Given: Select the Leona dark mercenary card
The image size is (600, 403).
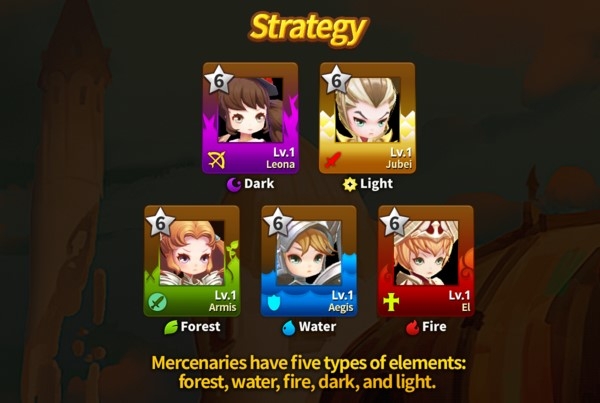Looking at the screenshot, I should pos(250,118).
